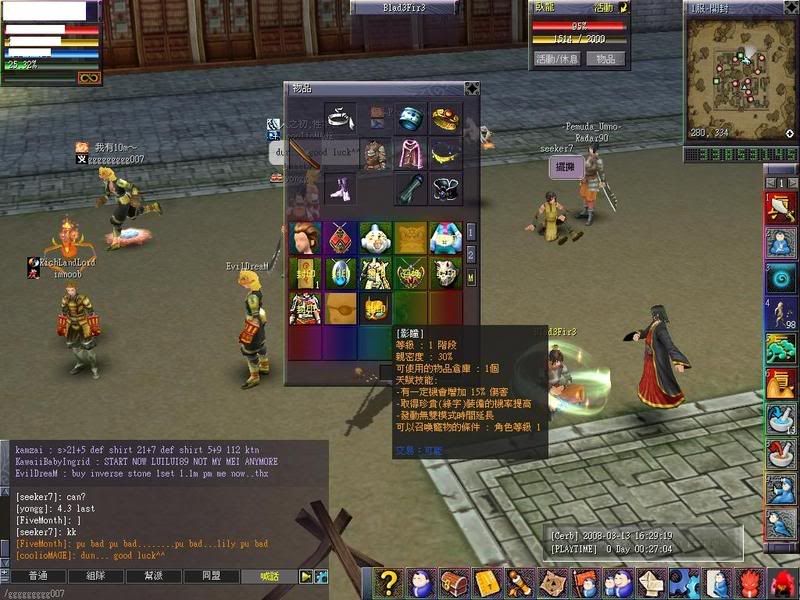
Task: Click the gear settings toolbar icon
Action: [x=685, y=583]
